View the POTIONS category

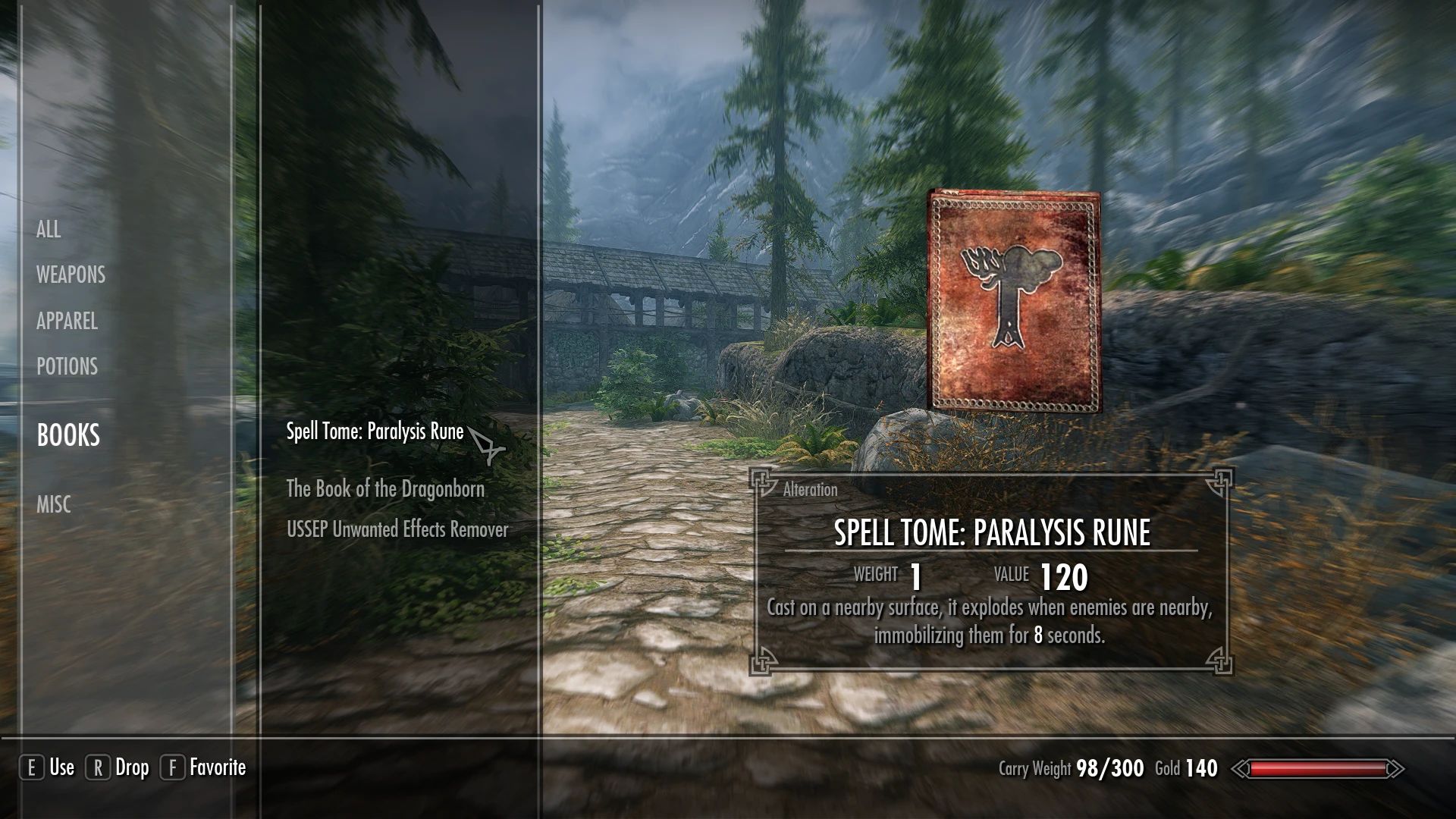pos(67,367)
